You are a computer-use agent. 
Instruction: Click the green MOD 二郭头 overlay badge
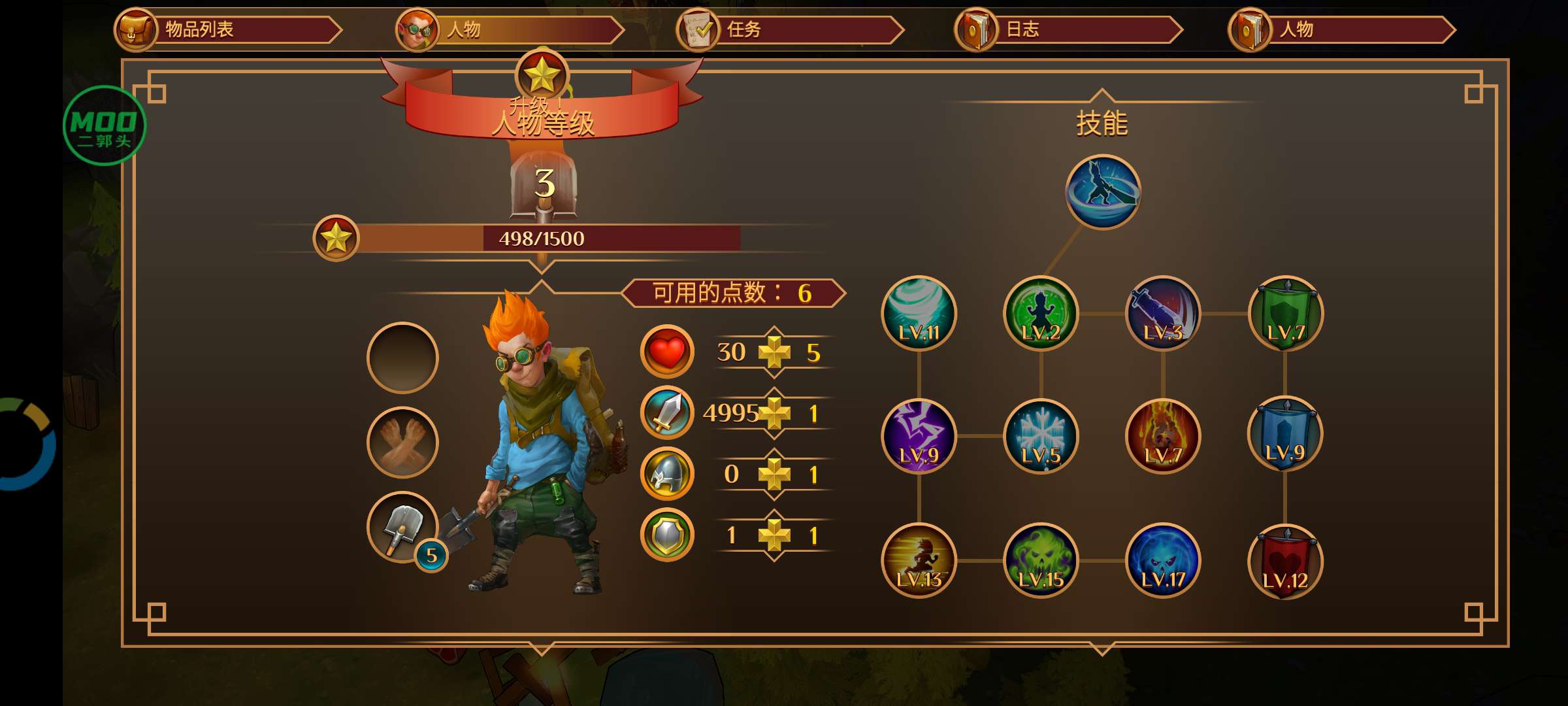click(104, 126)
